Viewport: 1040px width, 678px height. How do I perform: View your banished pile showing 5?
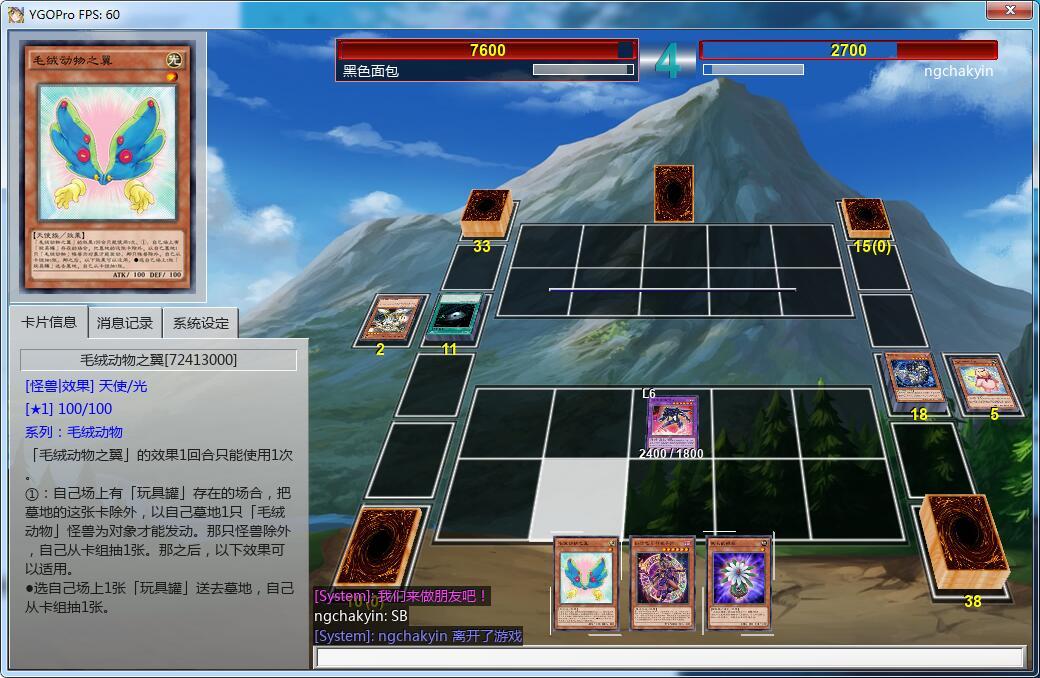pyautogui.click(x=984, y=382)
